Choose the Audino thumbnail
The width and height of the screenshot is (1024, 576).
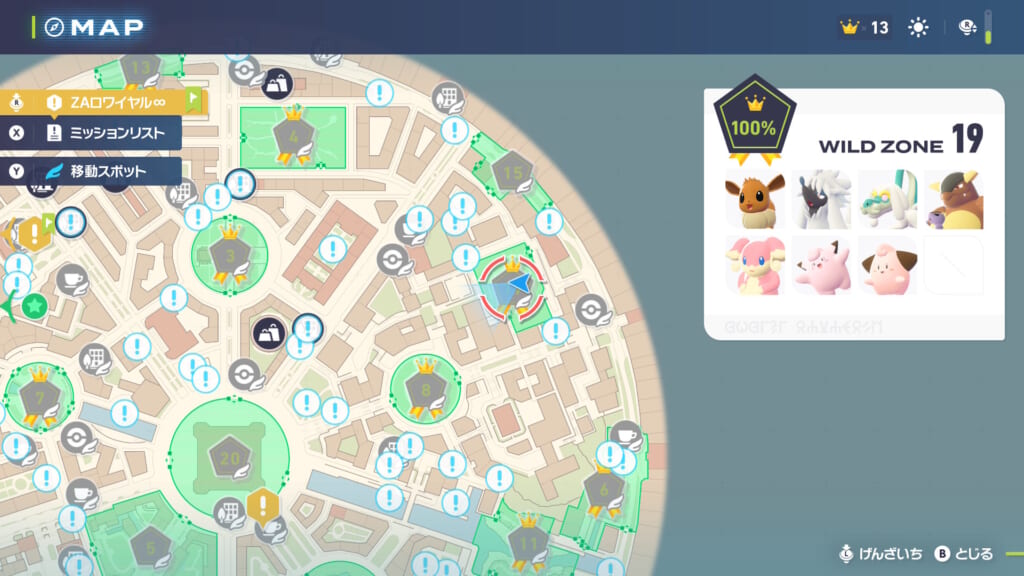[x=755, y=266]
